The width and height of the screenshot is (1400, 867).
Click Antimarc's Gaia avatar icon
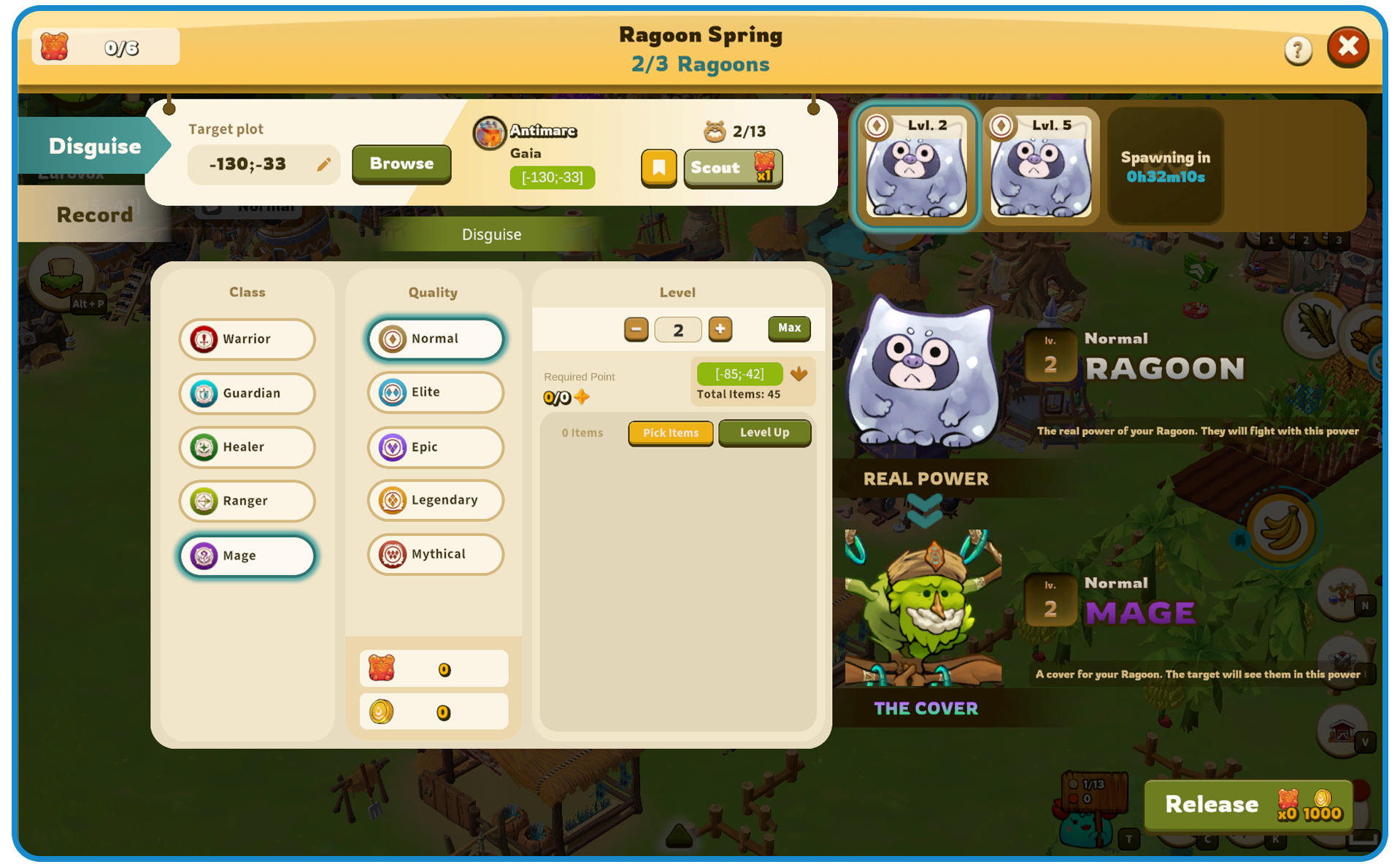[488, 134]
